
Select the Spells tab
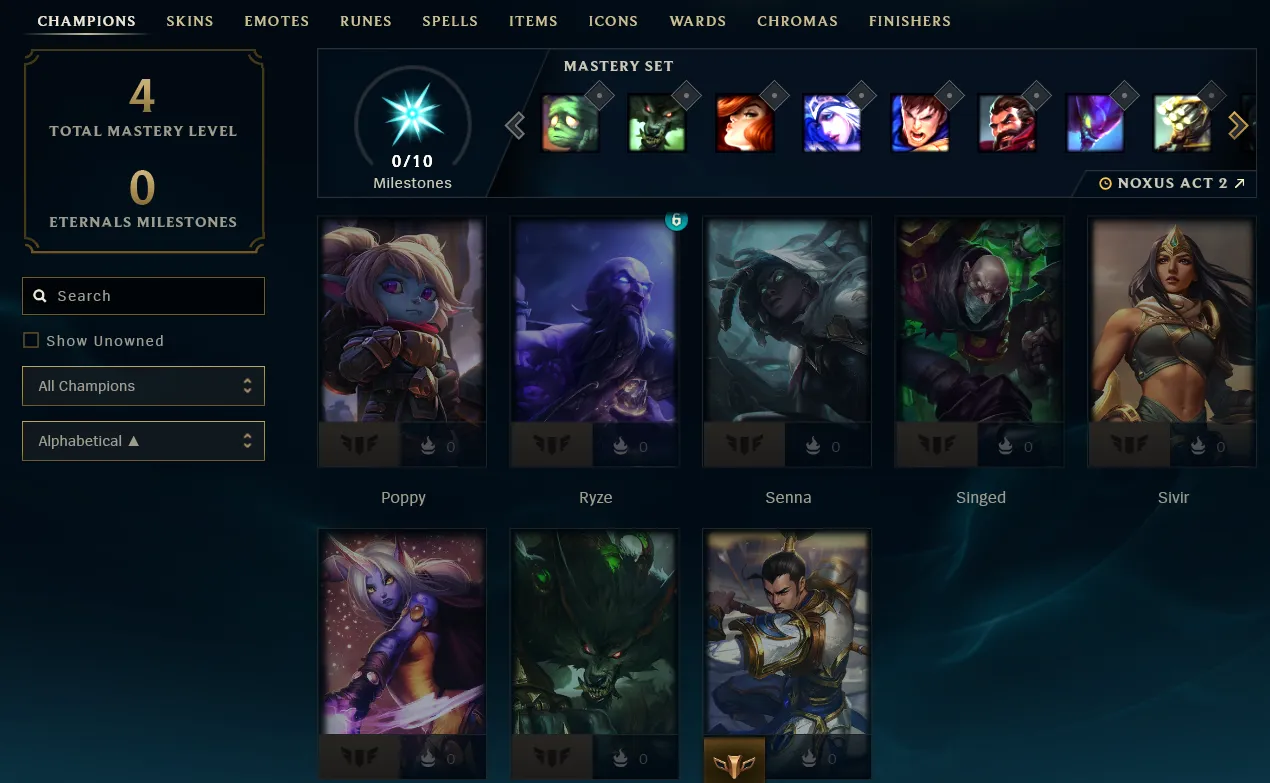point(450,21)
